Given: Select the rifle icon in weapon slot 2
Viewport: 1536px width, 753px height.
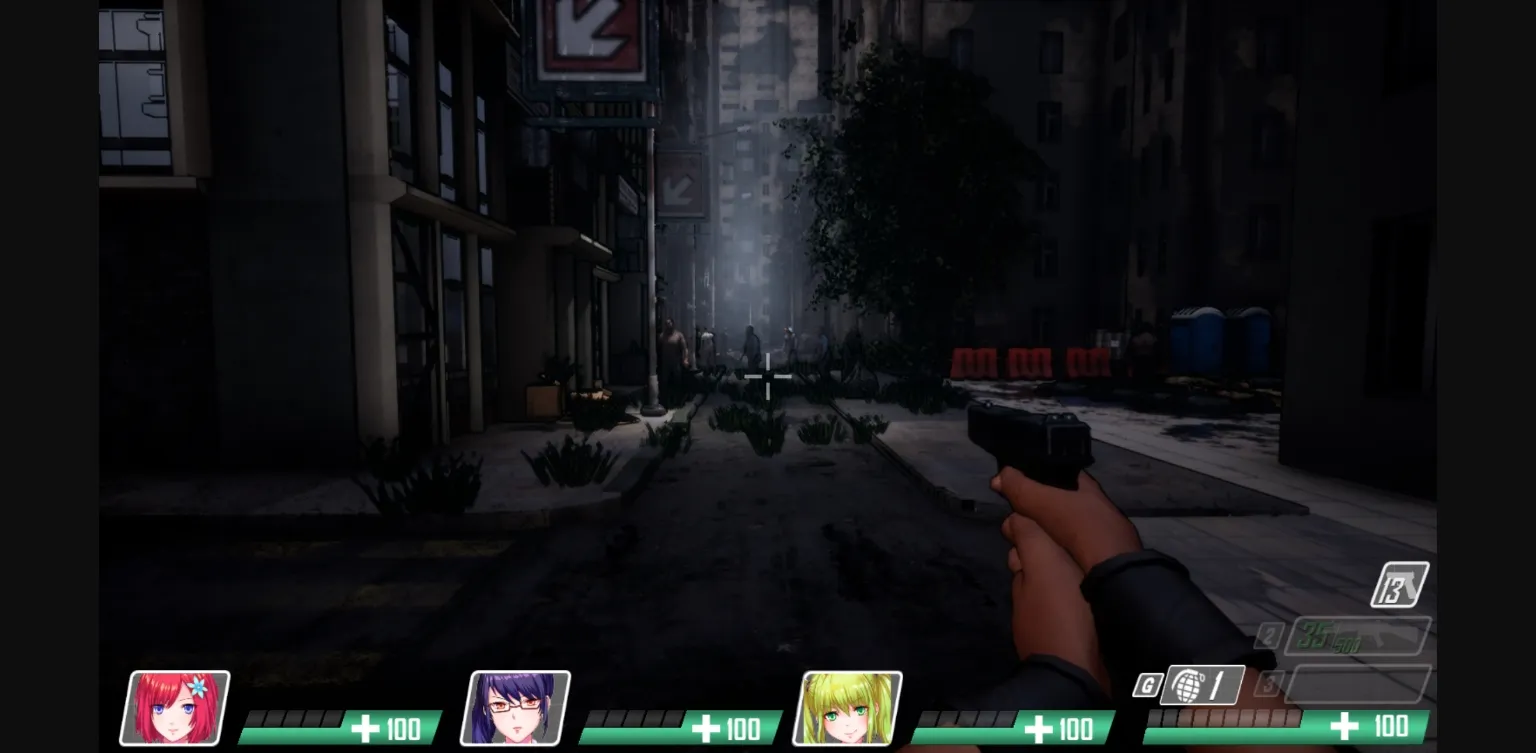Looking at the screenshot, I should point(1360,634).
